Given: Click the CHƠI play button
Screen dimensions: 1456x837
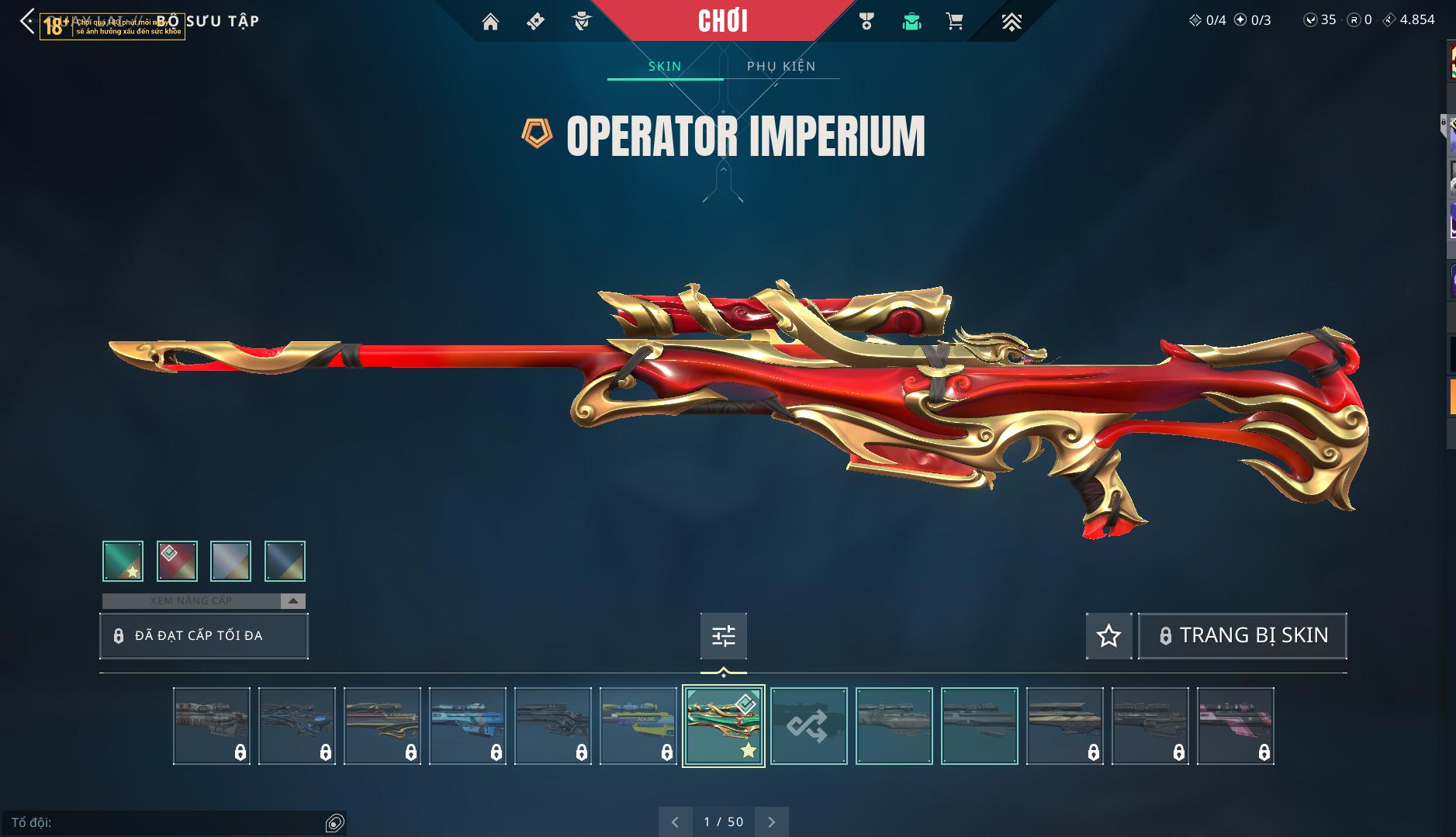Looking at the screenshot, I should (723, 21).
